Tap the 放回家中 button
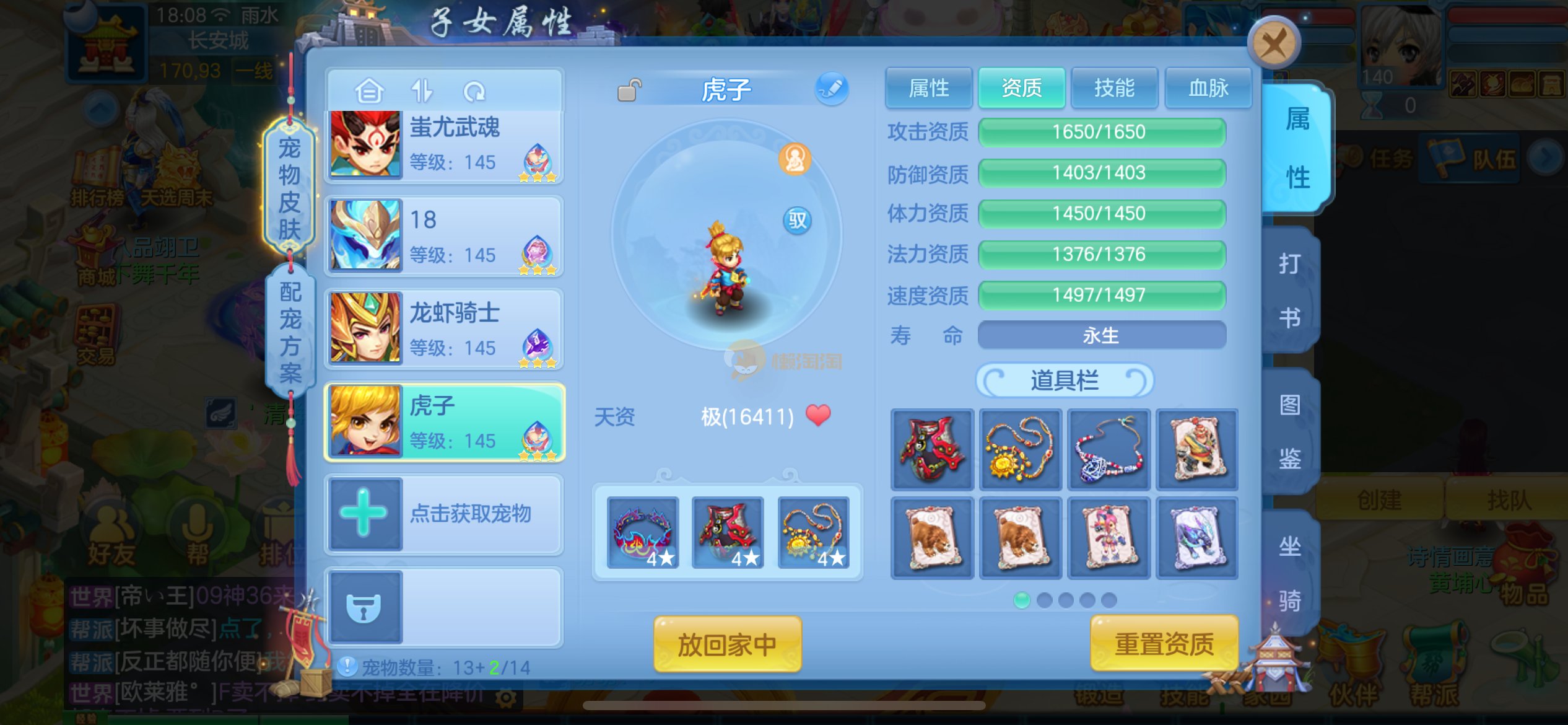 727,644
